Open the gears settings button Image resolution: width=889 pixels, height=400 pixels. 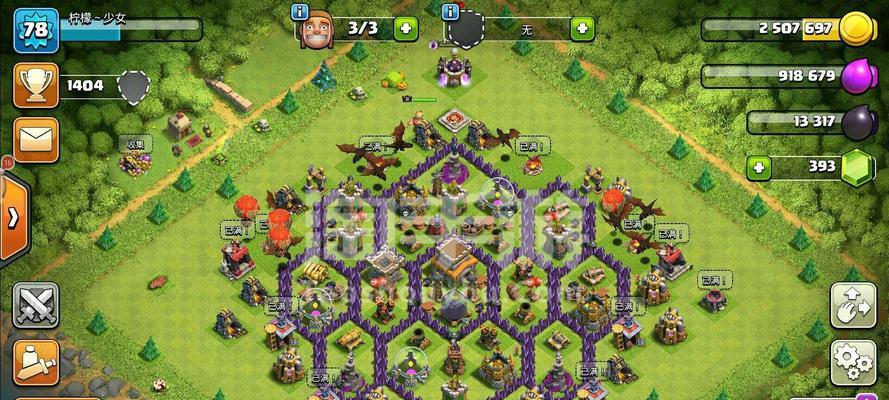(x=853, y=362)
